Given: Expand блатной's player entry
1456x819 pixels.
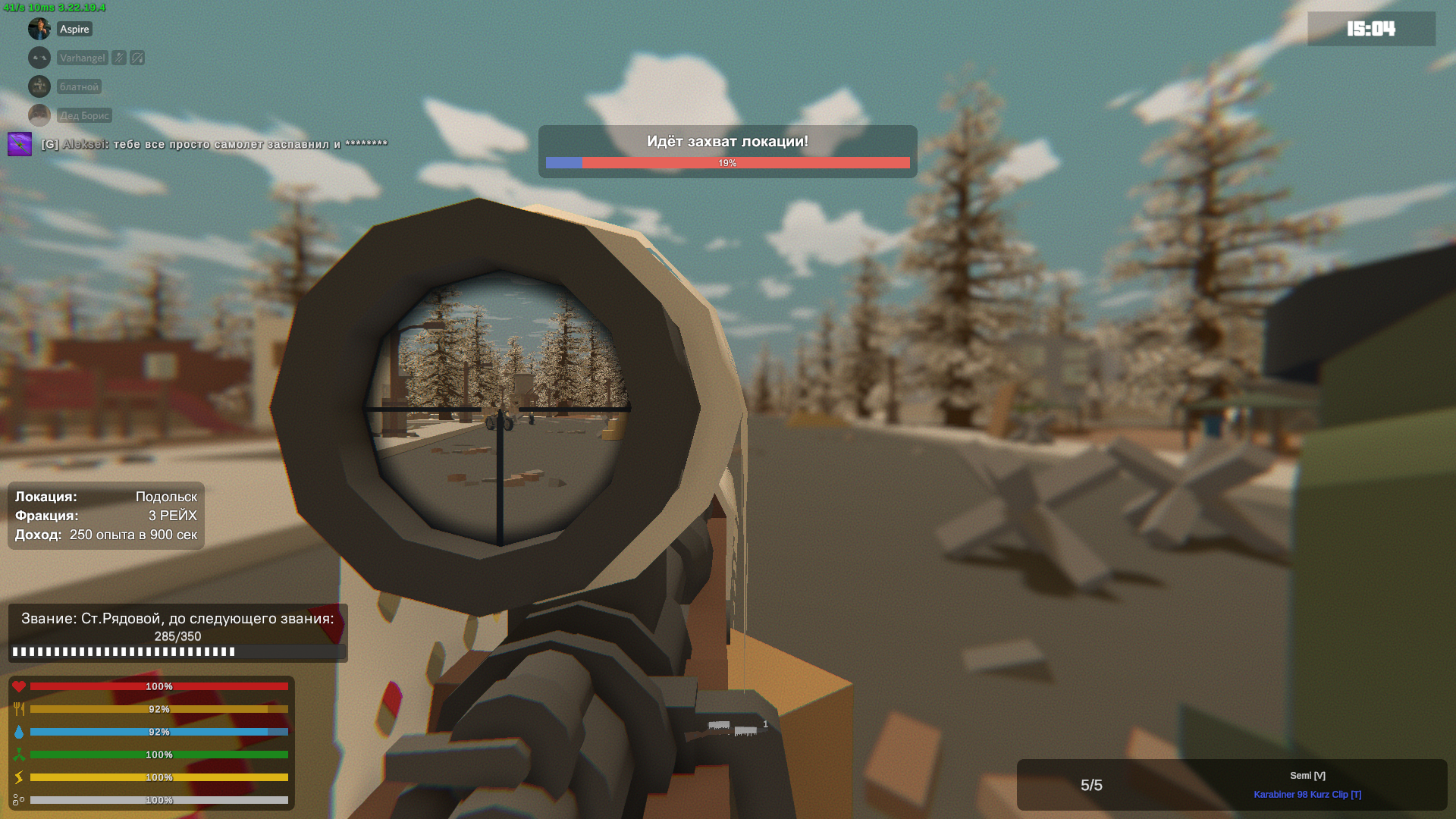Looking at the screenshot, I should click(80, 86).
